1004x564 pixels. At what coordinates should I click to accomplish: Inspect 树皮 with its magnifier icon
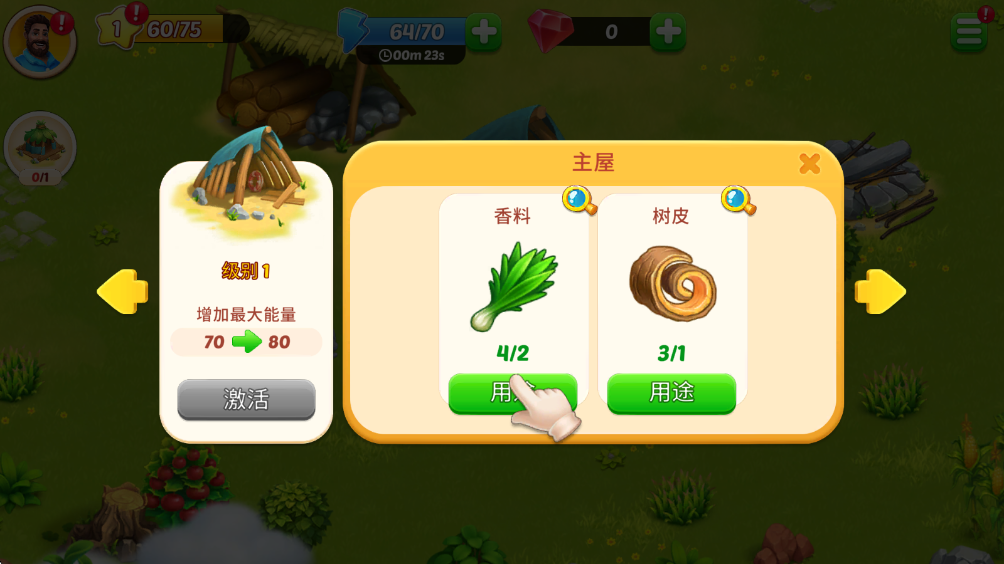tap(737, 200)
